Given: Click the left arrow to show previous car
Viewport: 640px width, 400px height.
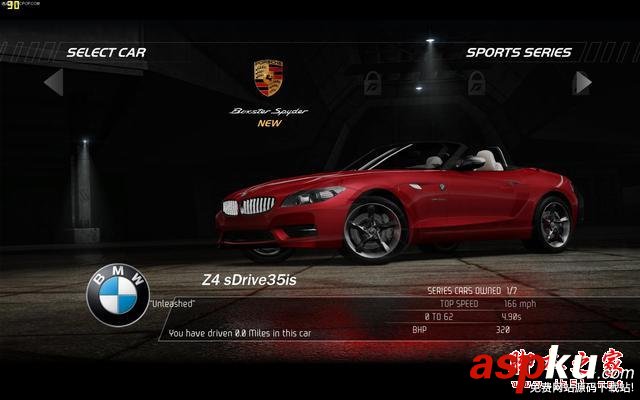Looking at the screenshot, I should coord(54,82).
